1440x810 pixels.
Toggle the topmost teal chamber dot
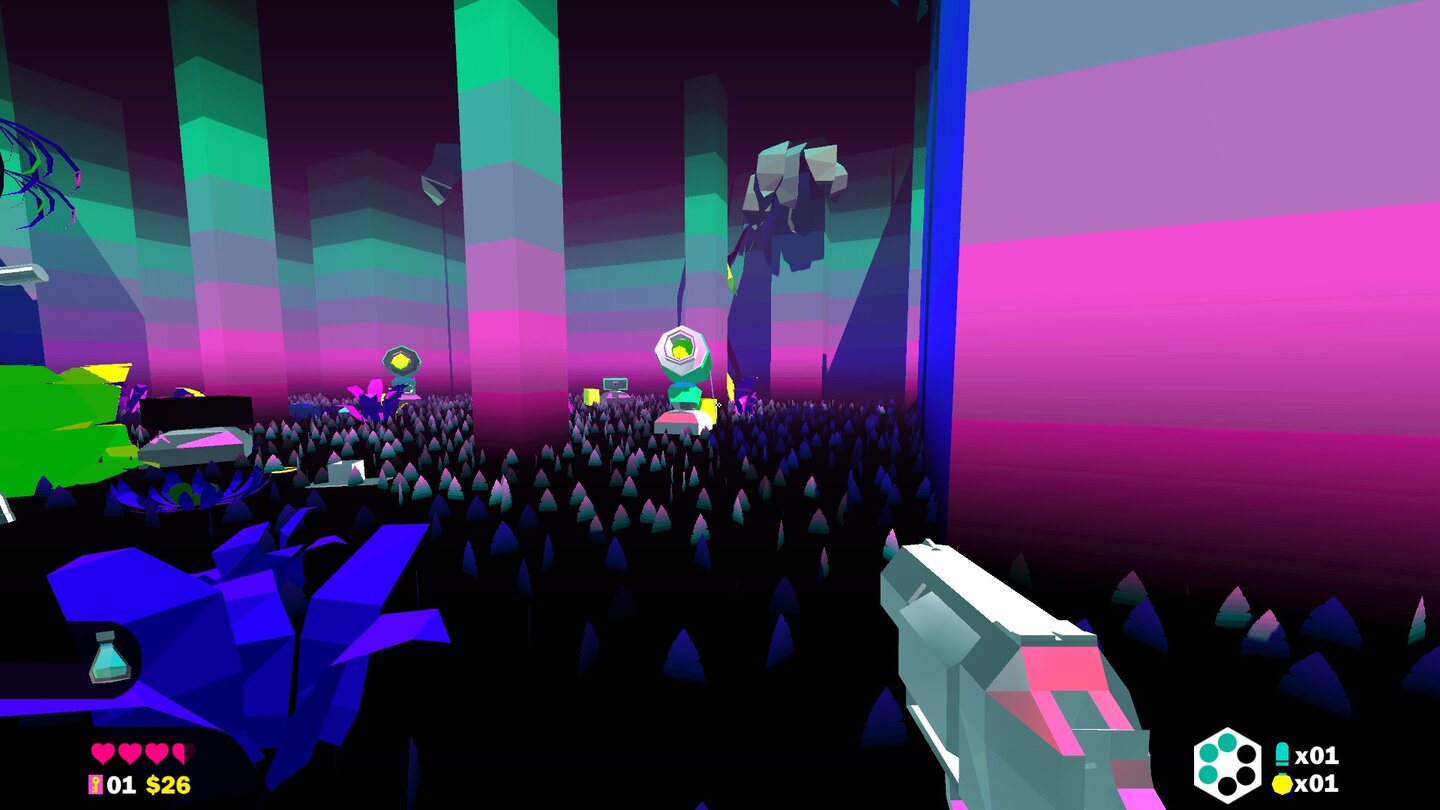[x=1227, y=745]
